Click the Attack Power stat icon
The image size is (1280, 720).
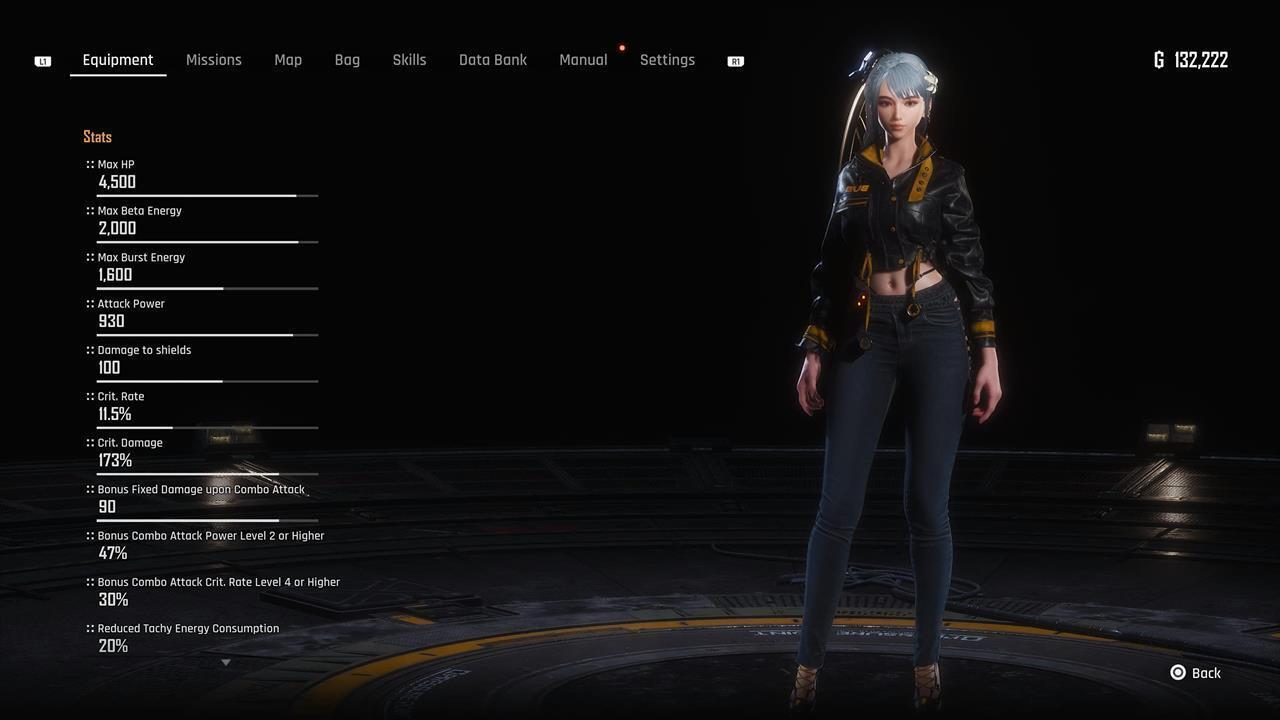[x=89, y=303]
